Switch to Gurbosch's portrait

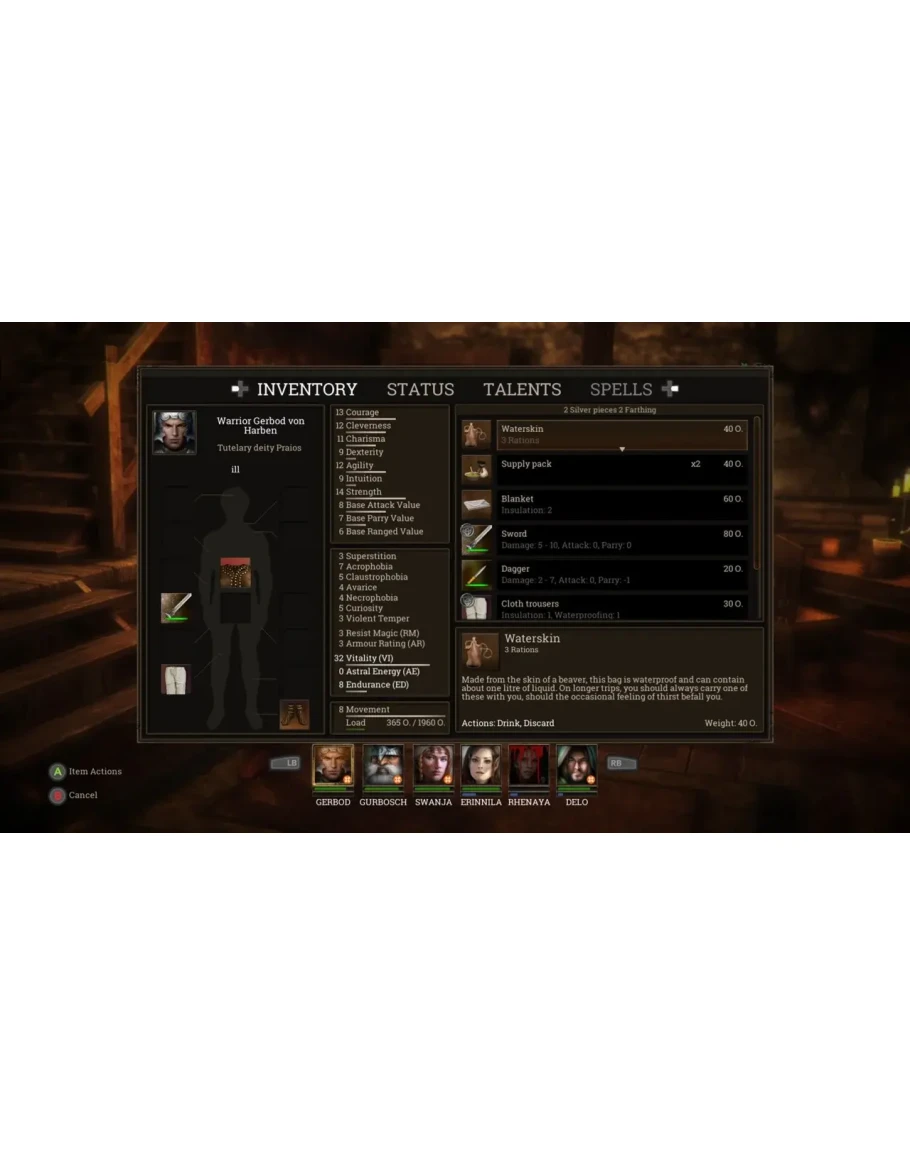382,767
